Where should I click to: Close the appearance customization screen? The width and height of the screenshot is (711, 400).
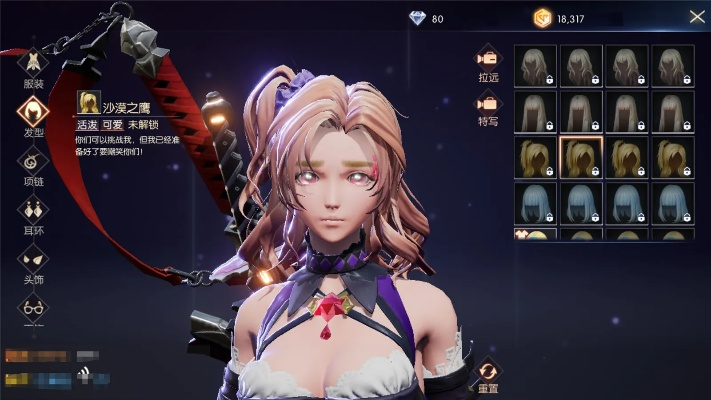(696, 17)
